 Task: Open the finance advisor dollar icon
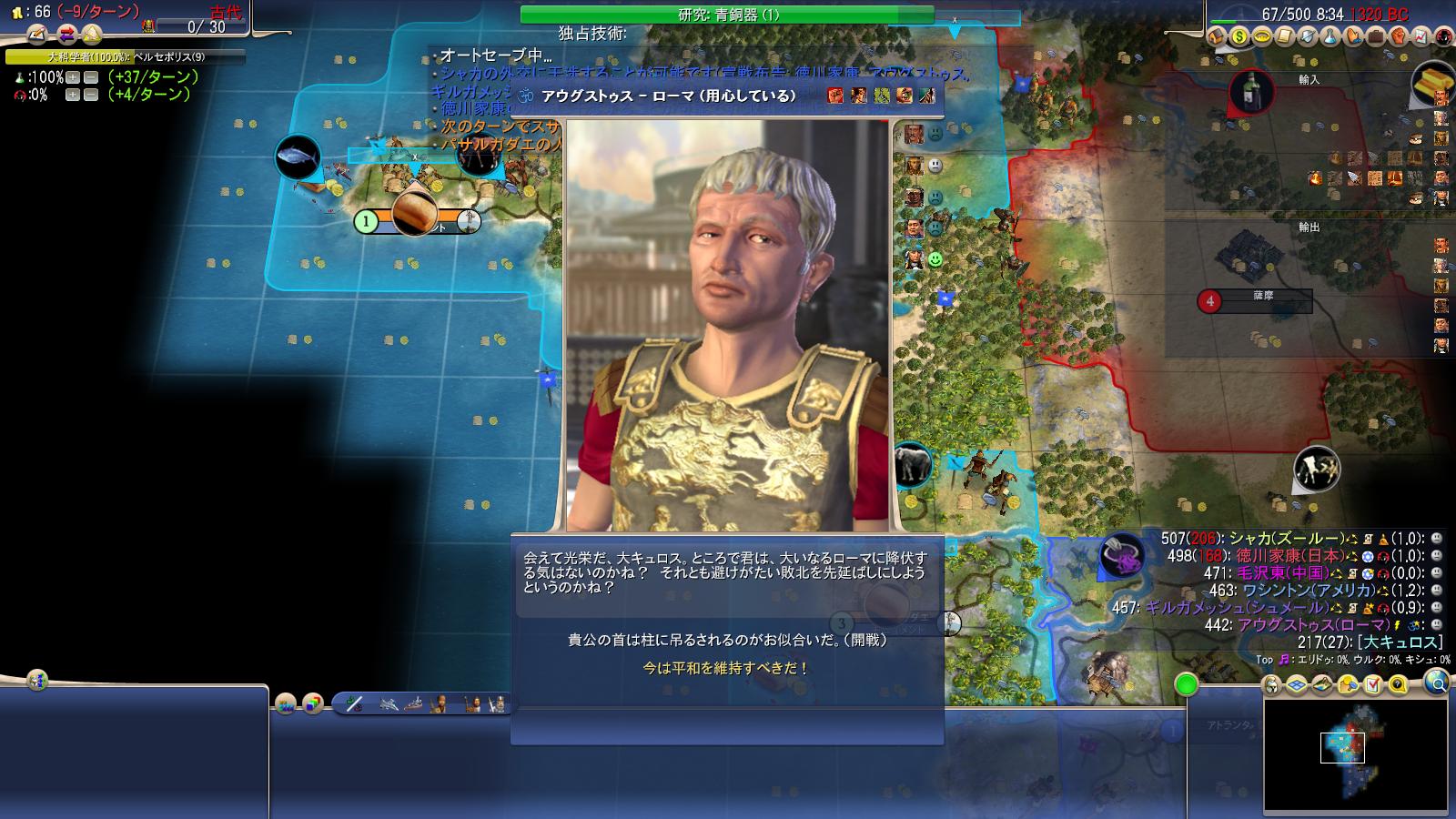point(1239,36)
